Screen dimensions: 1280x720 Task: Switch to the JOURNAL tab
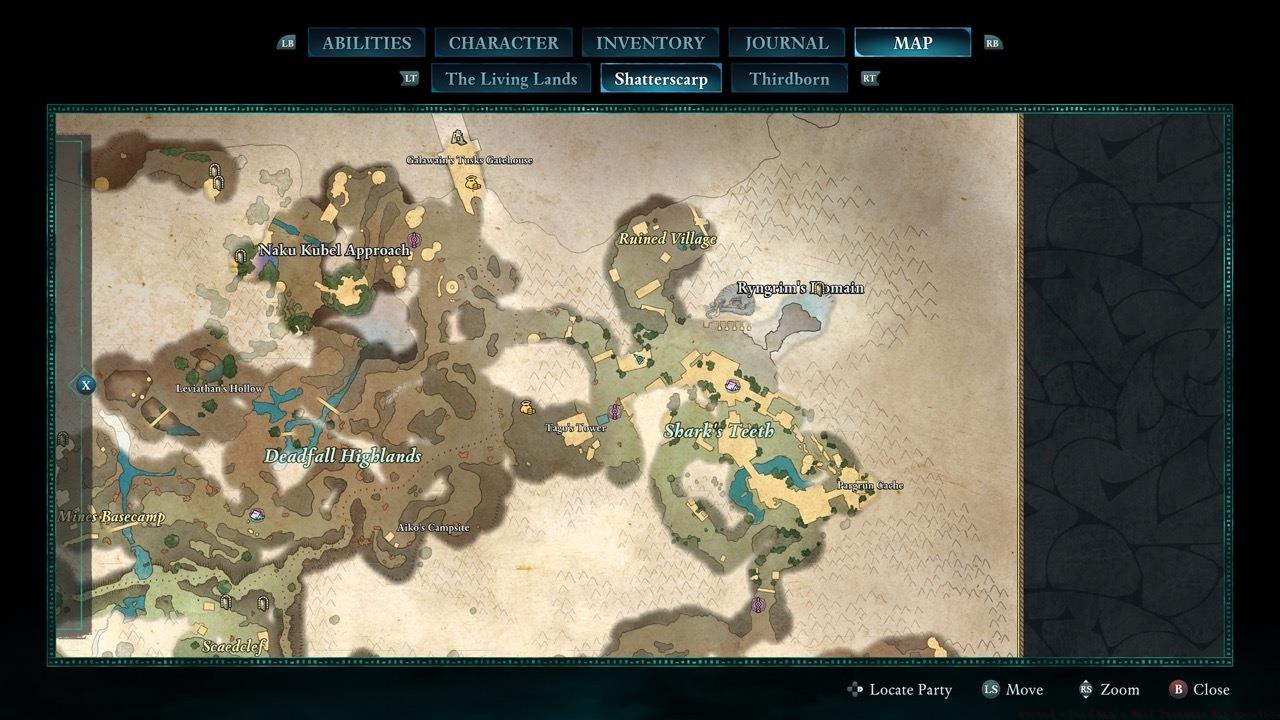[x=785, y=42]
